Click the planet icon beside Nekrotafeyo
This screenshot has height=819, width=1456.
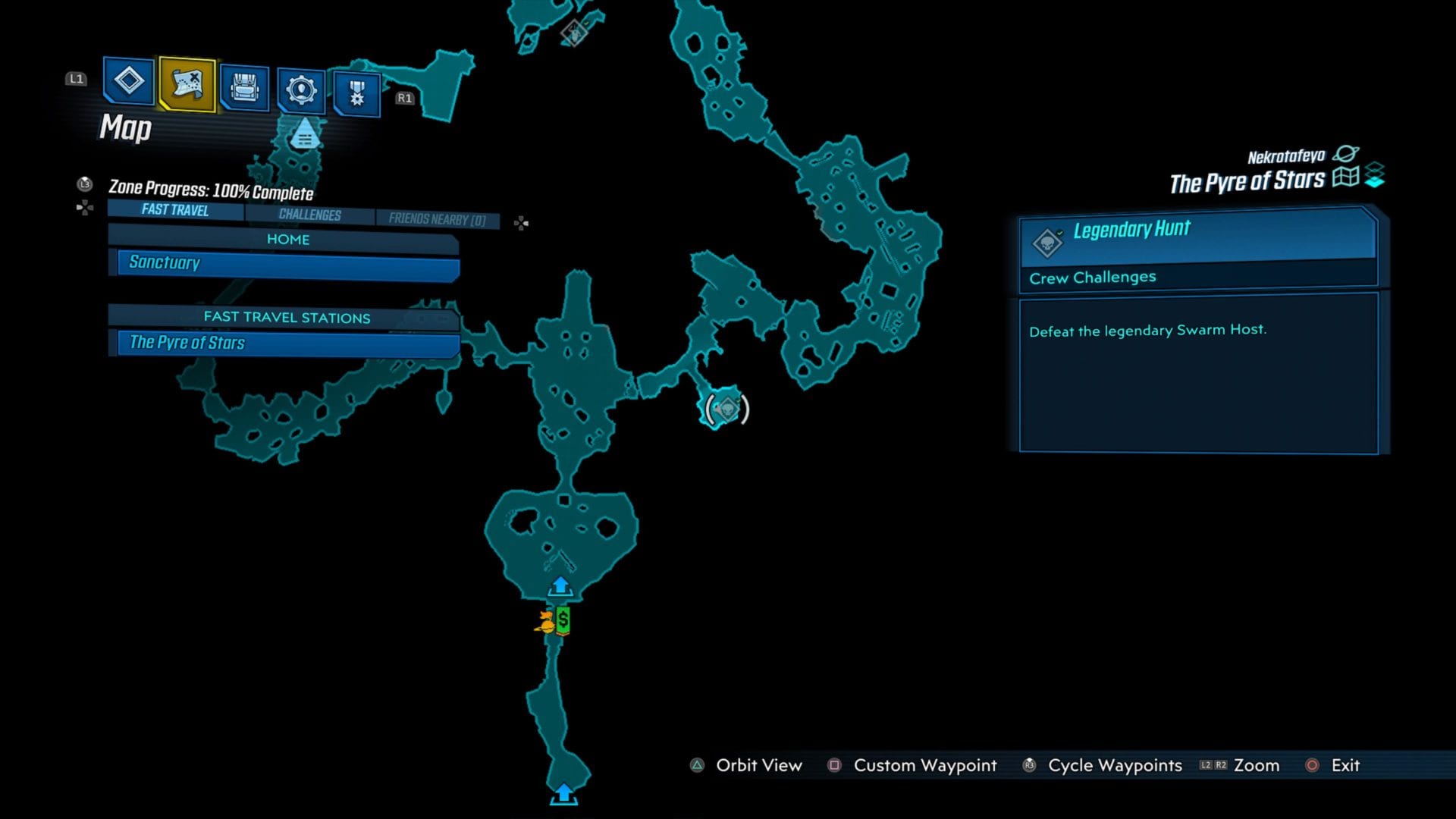point(1345,154)
